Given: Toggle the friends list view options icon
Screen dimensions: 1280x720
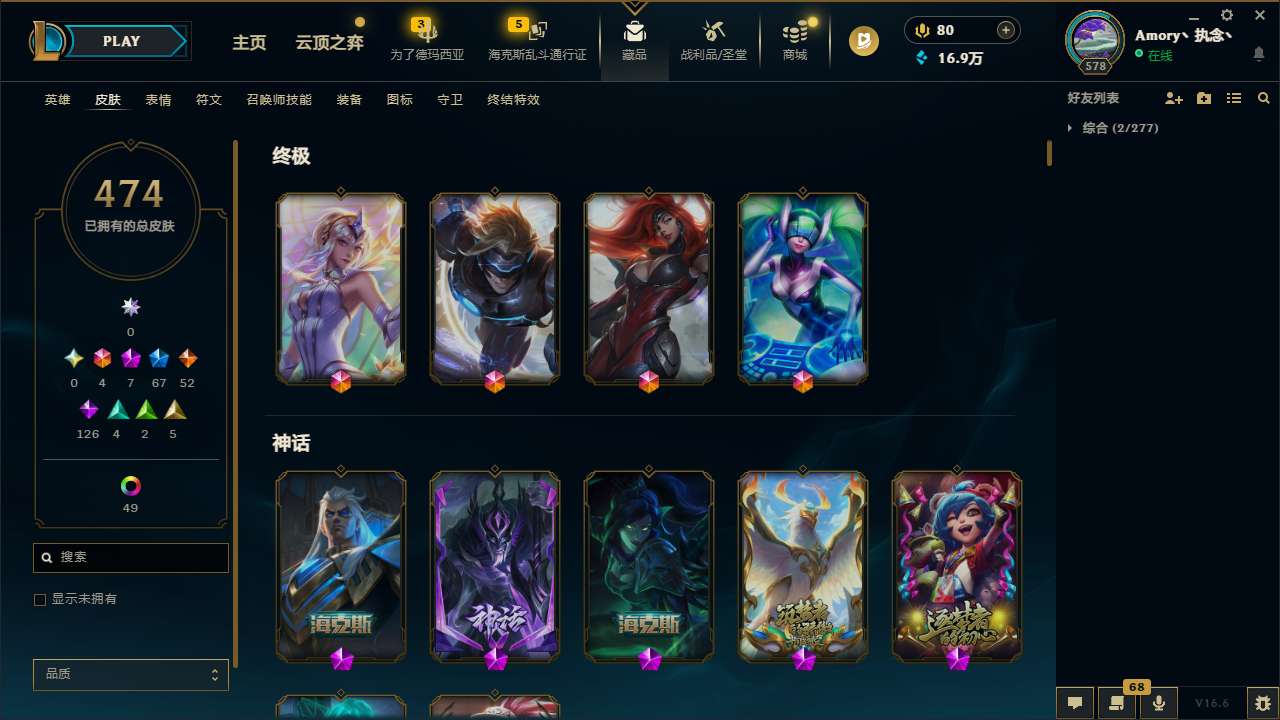Looking at the screenshot, I should click(x=1234, y=98).
